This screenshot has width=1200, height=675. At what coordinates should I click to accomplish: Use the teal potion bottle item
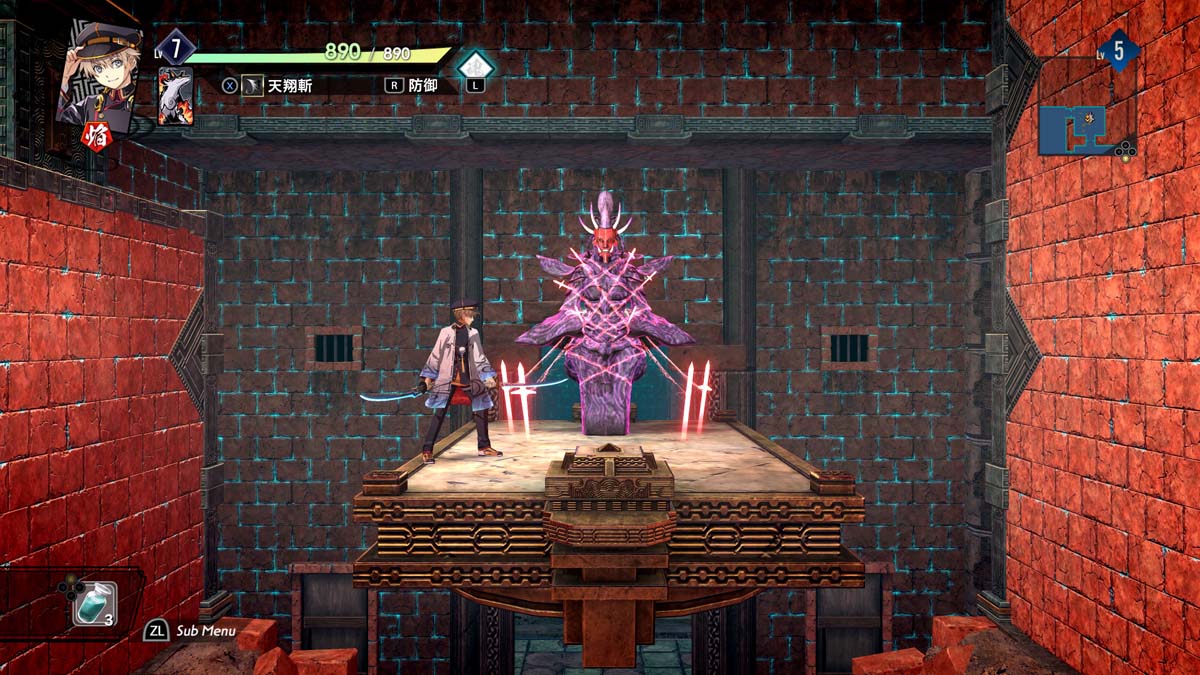click(93, 604)
